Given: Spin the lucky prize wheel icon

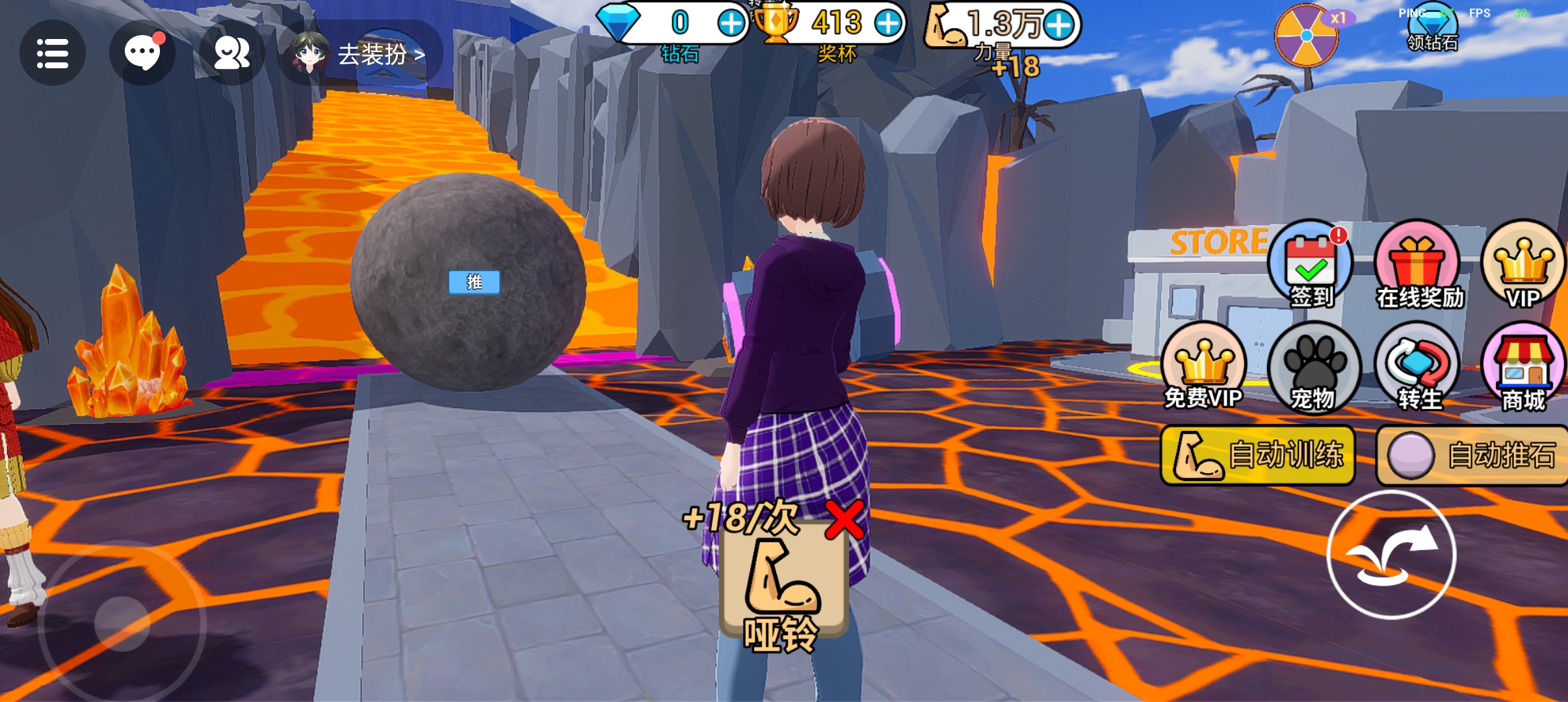Looking at the screenshot, I should coord(1307,36).
